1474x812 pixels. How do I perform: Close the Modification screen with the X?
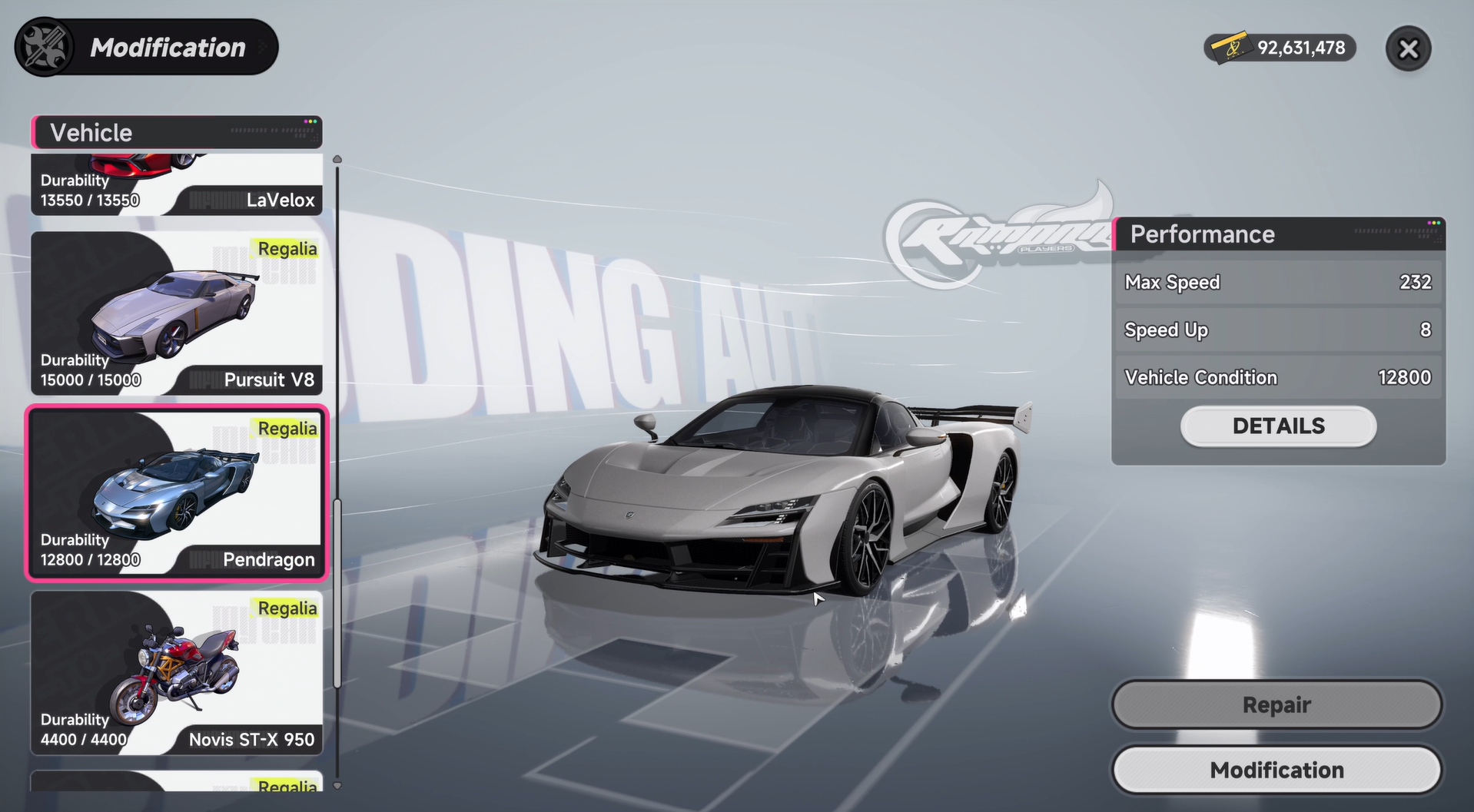tap(1407, 48)
